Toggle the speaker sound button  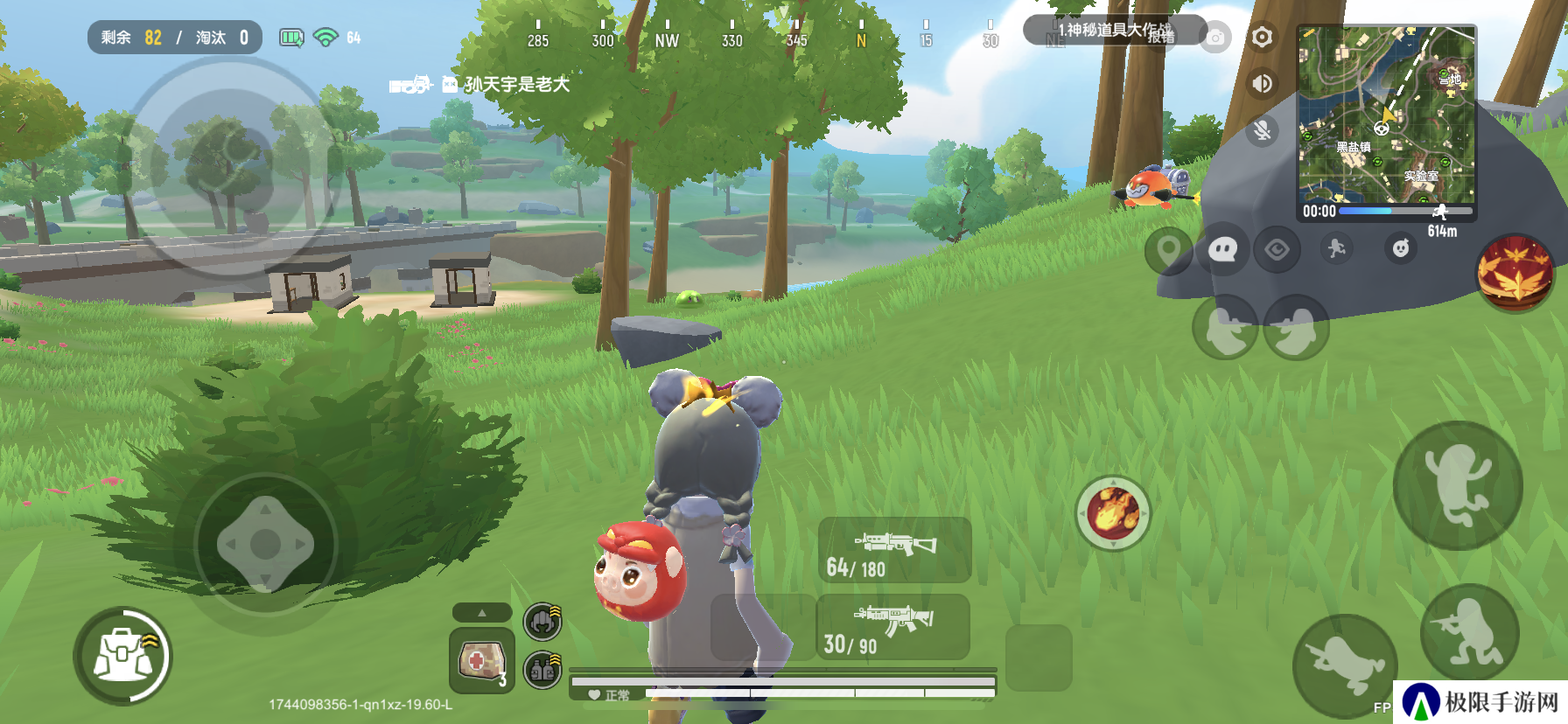(x=1262, y=83)
